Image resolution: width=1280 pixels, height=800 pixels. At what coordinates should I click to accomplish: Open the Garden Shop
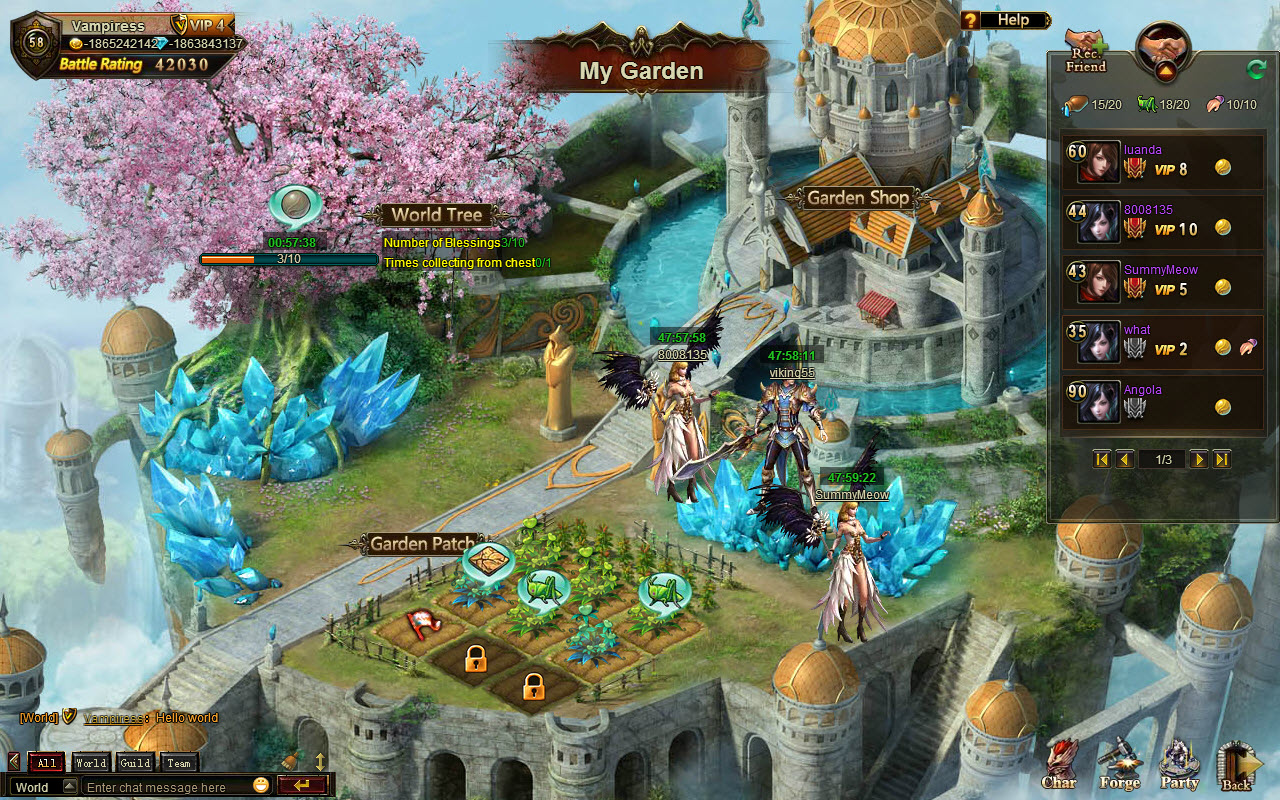coord(856,198)
